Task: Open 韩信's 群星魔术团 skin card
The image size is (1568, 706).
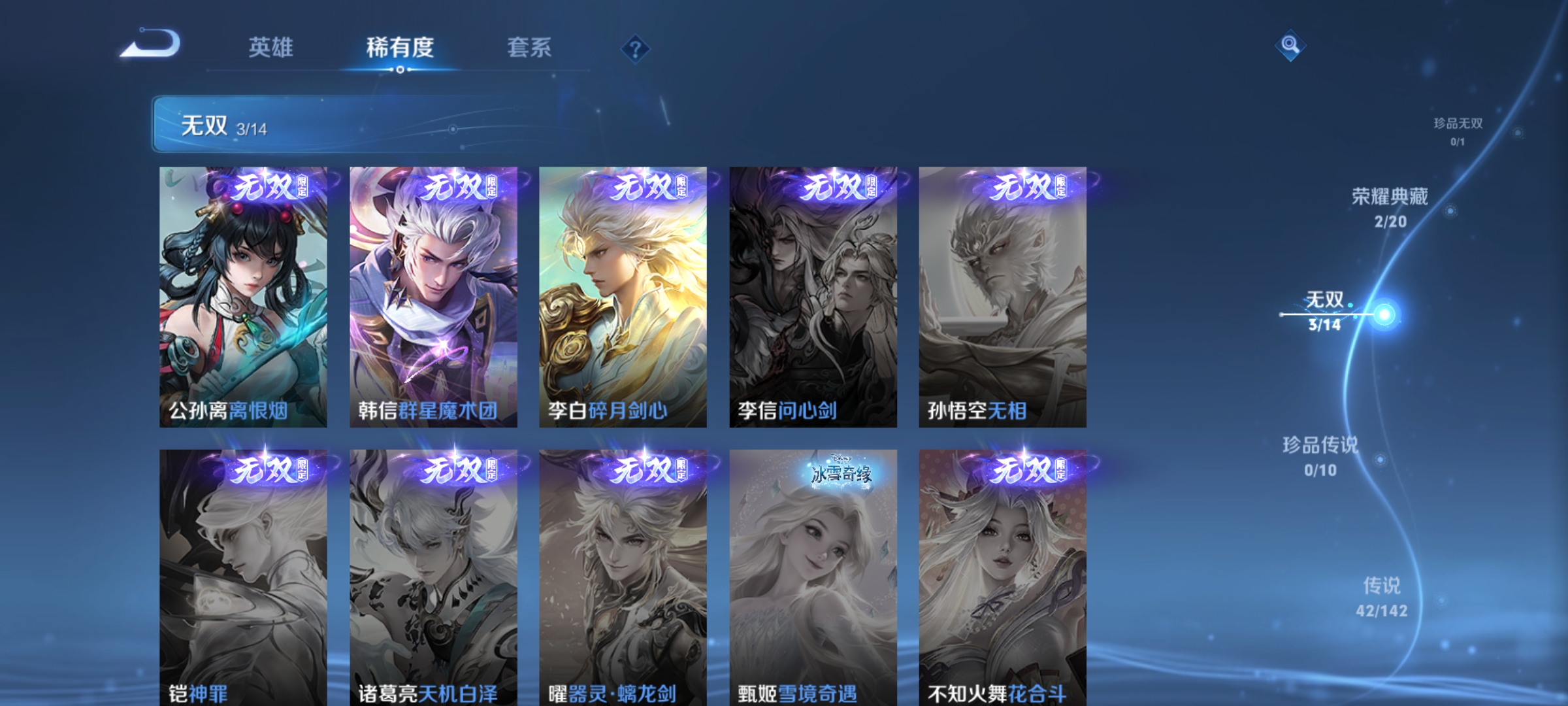Action: (x=434, y=294)
